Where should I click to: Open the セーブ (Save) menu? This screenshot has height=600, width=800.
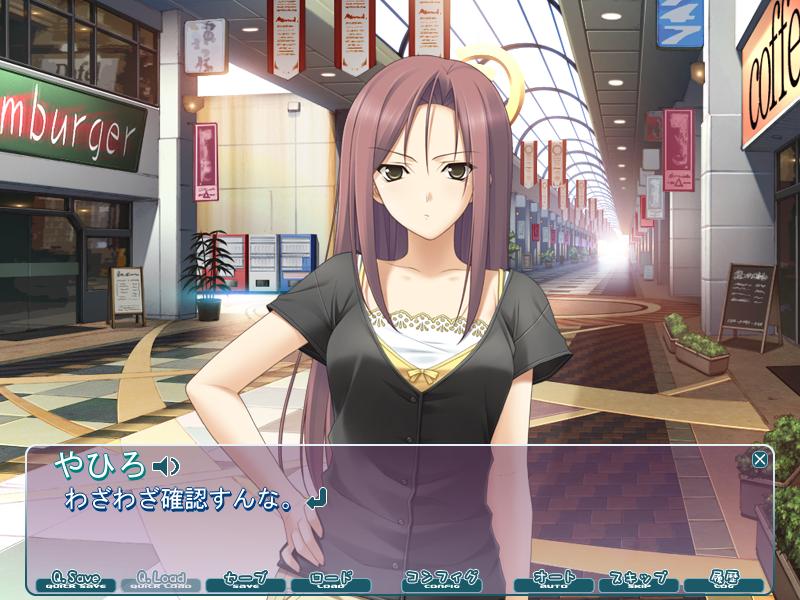pyautogui.click(x=245, y=581)
